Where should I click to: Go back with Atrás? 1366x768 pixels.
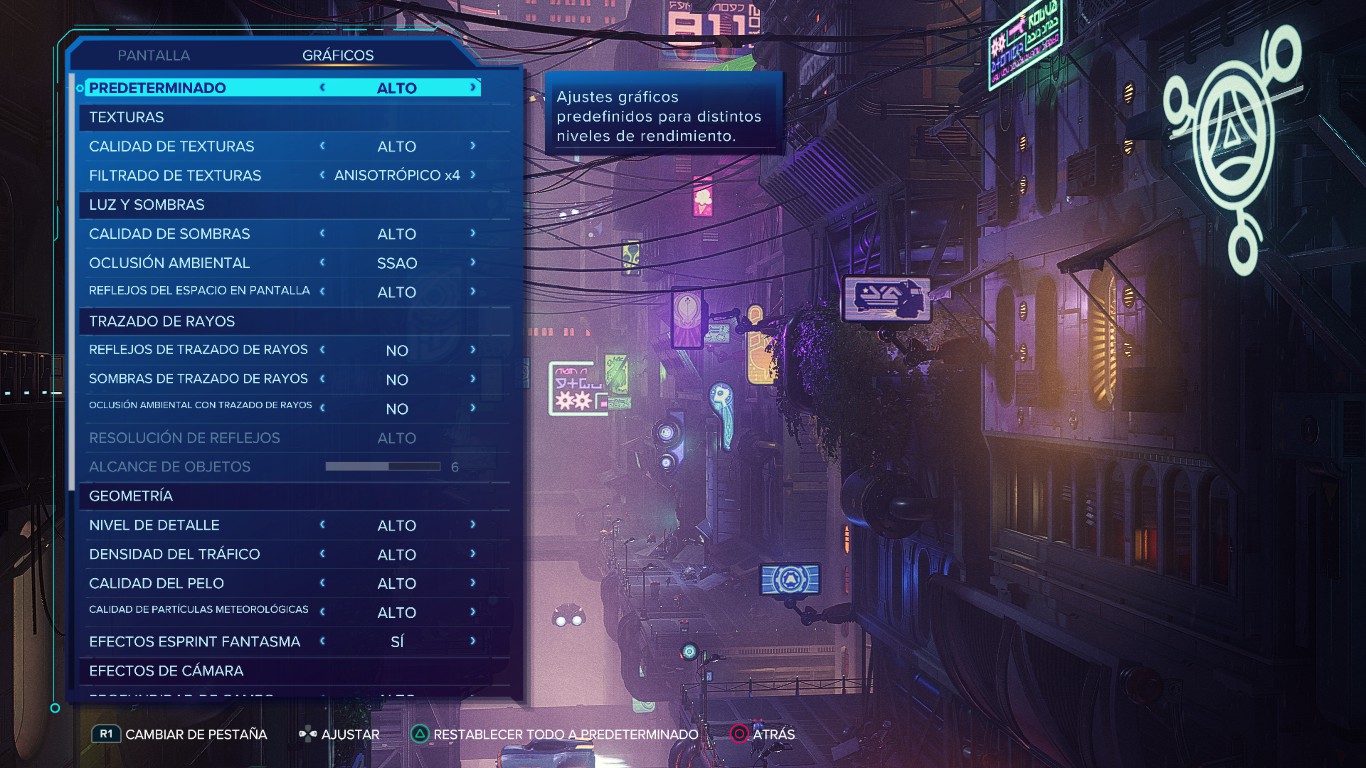(773, 735)
